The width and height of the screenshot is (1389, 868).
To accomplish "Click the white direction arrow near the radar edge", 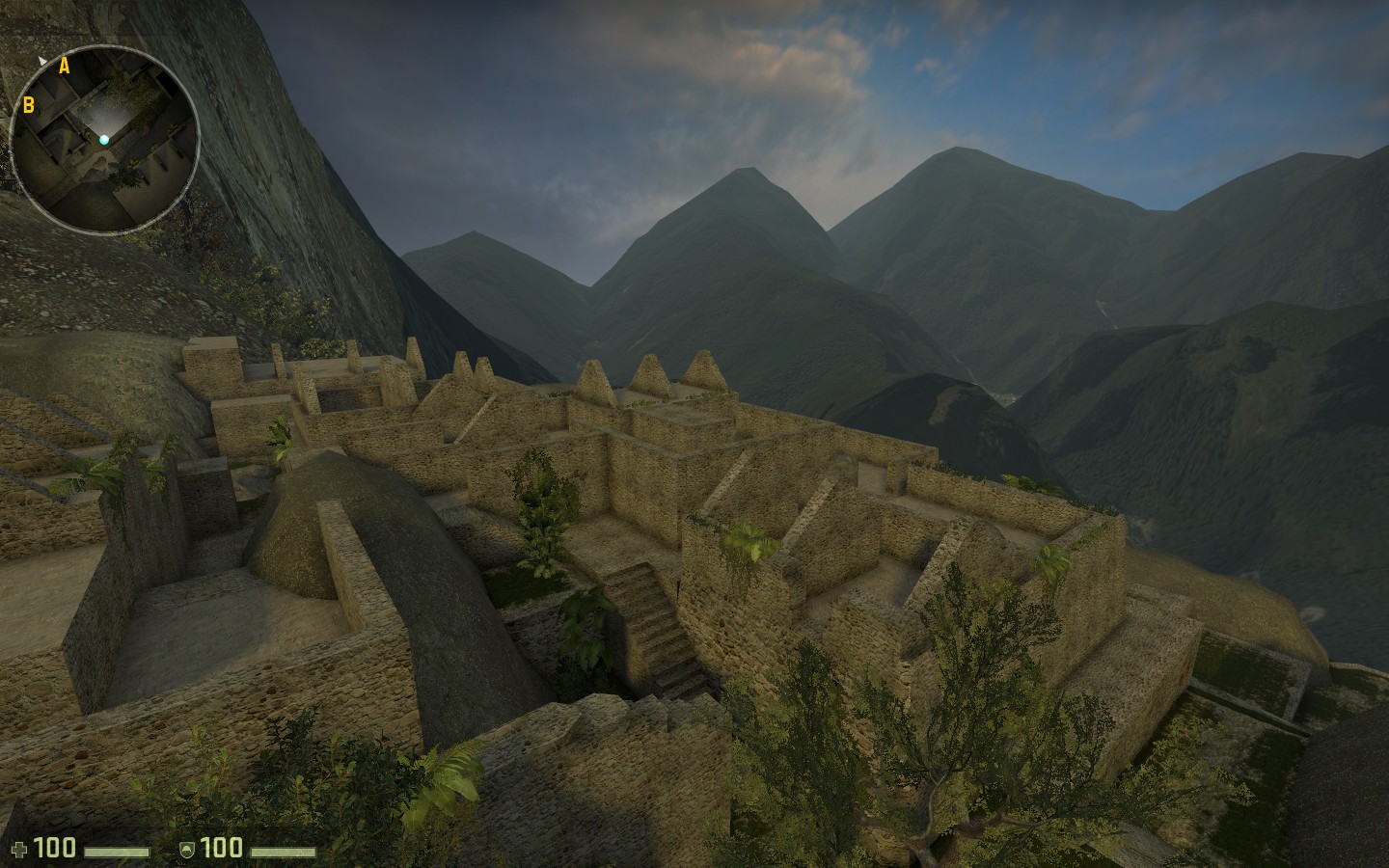I will coord(43,61).
